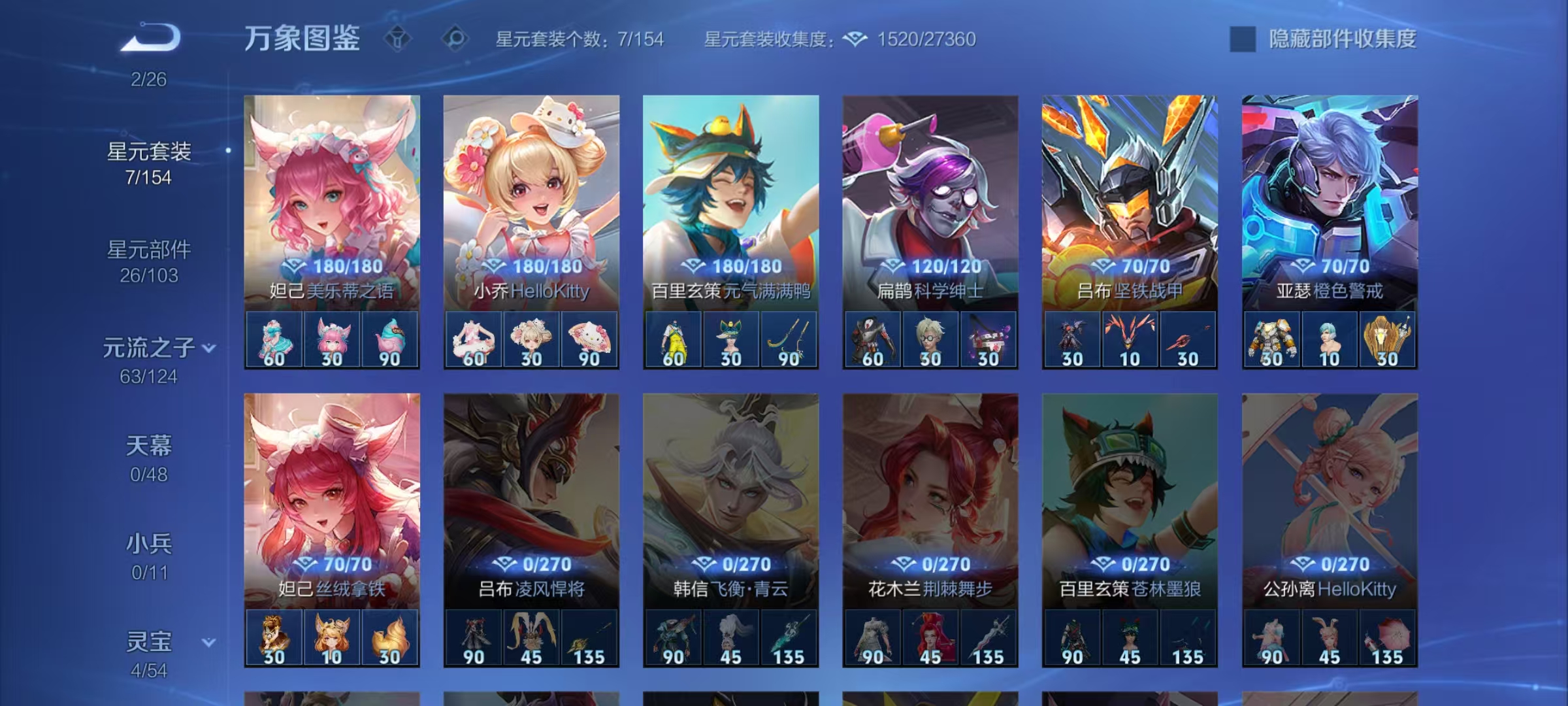The height and width of the screenshot is (706, 1568).
Task: Select the filter icon next to the title
Action: click(397, 39)
